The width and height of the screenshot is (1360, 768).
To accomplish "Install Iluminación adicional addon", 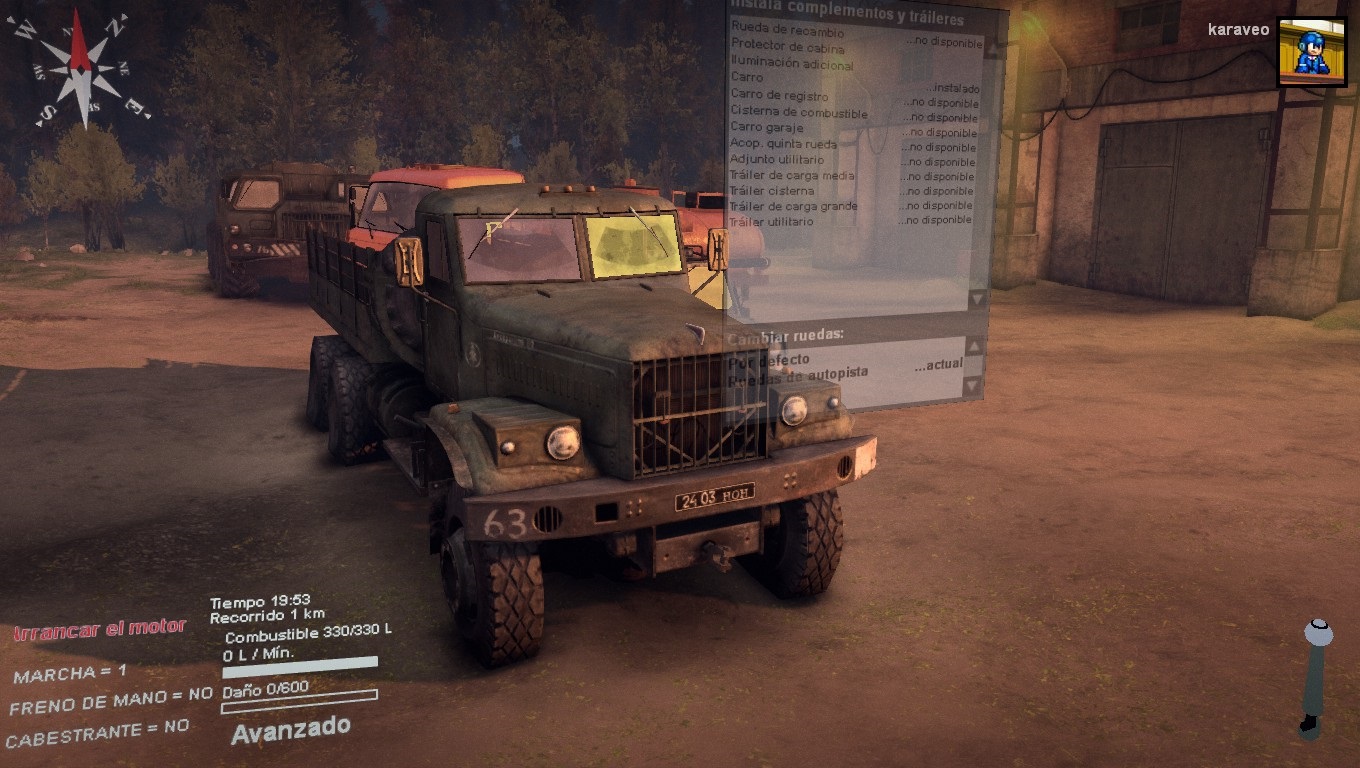I will (x=792, y=65).
